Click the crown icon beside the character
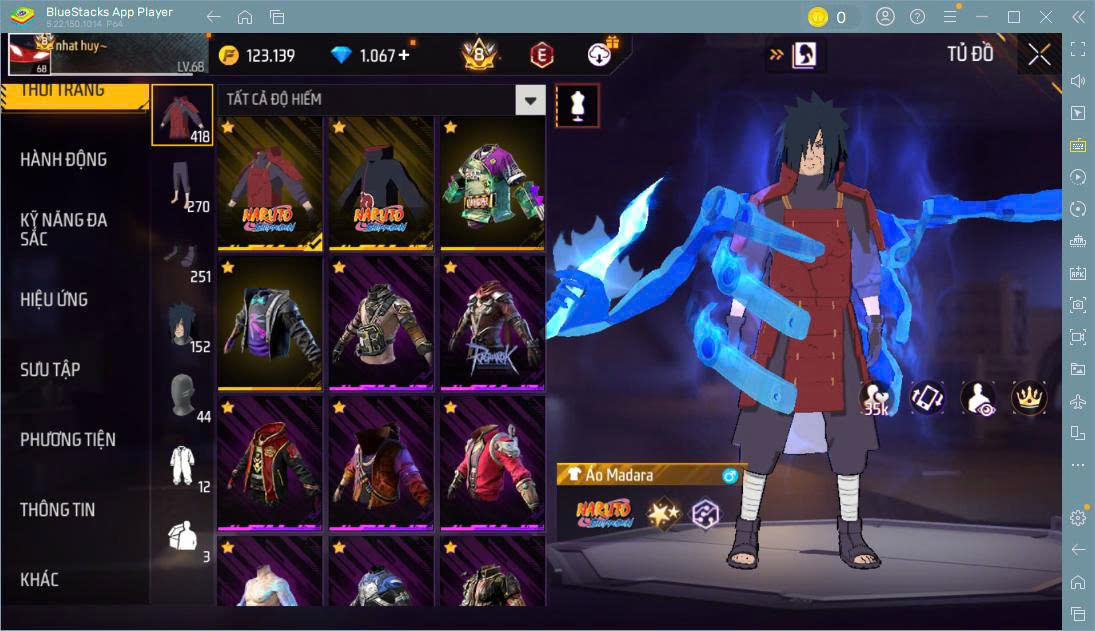Image resolution: width=1095 pixels, height=631 pixels. [1027, 397]
